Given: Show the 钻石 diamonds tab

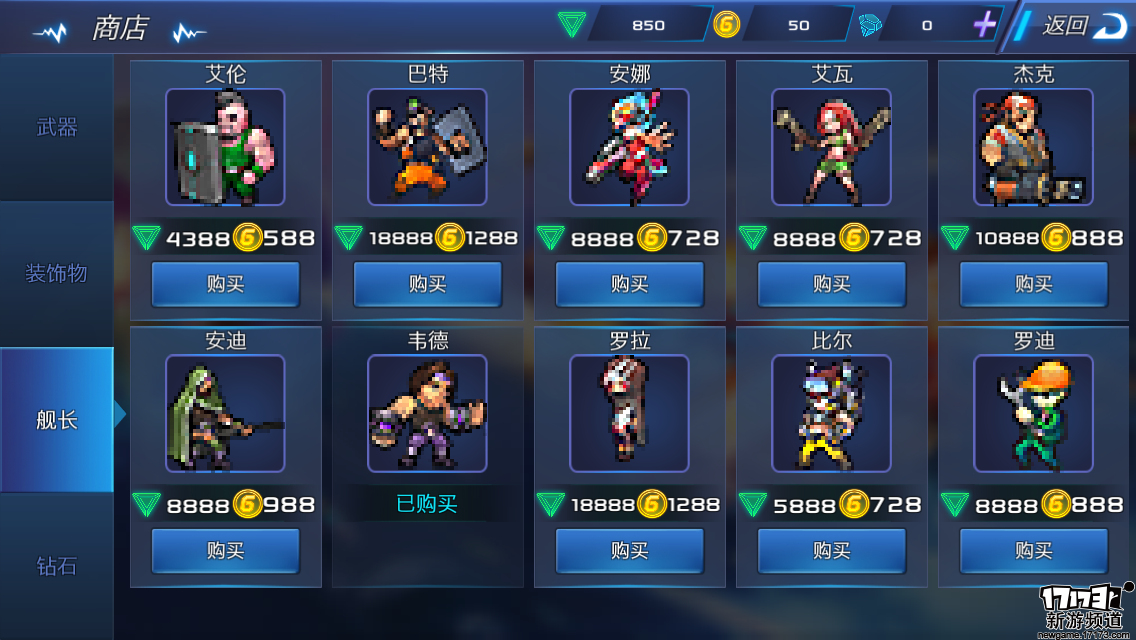Looking at the screenshot, I should (x=57, y=566).
